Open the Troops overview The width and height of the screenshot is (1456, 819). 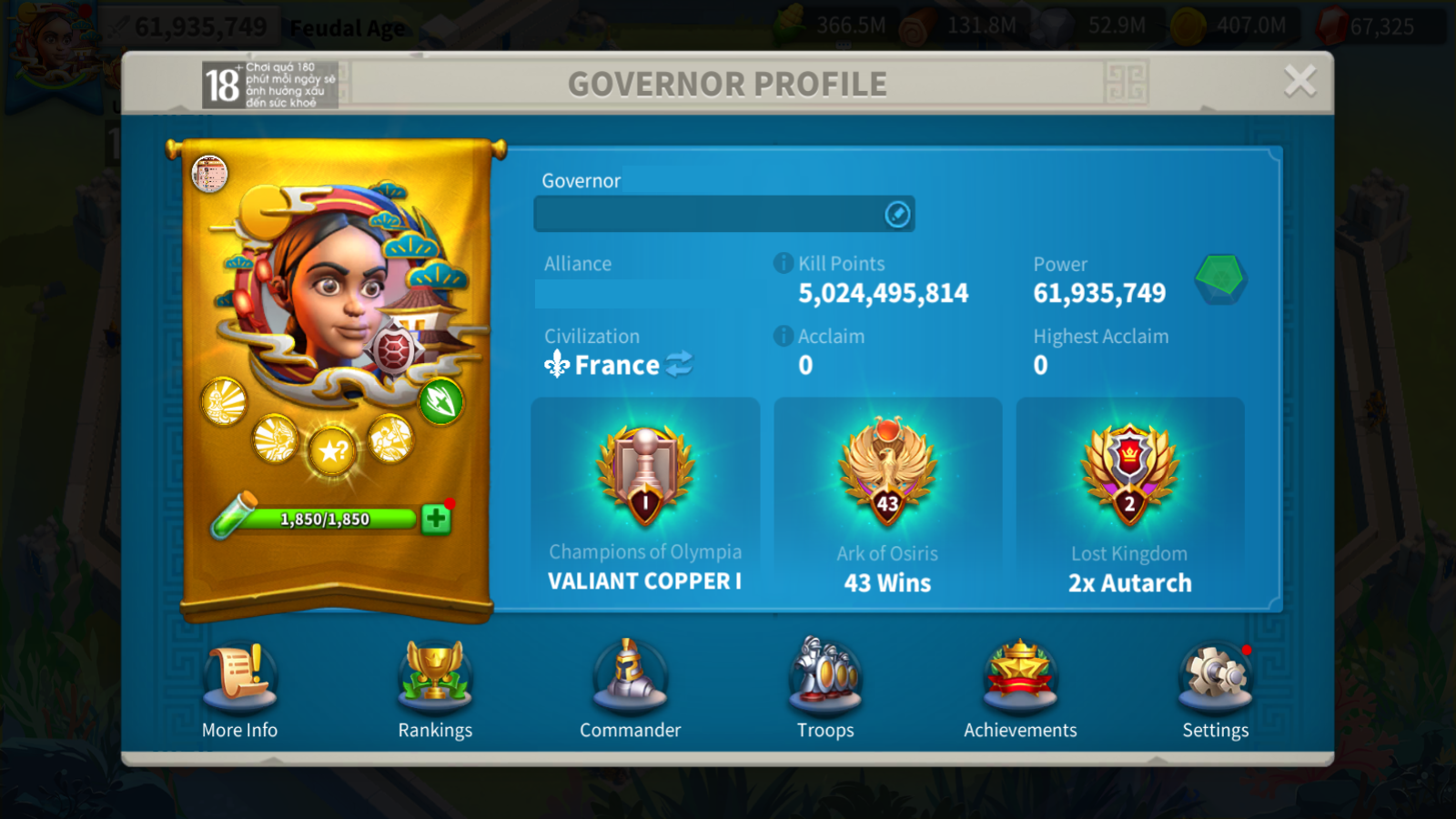click(x=825, y=689)
